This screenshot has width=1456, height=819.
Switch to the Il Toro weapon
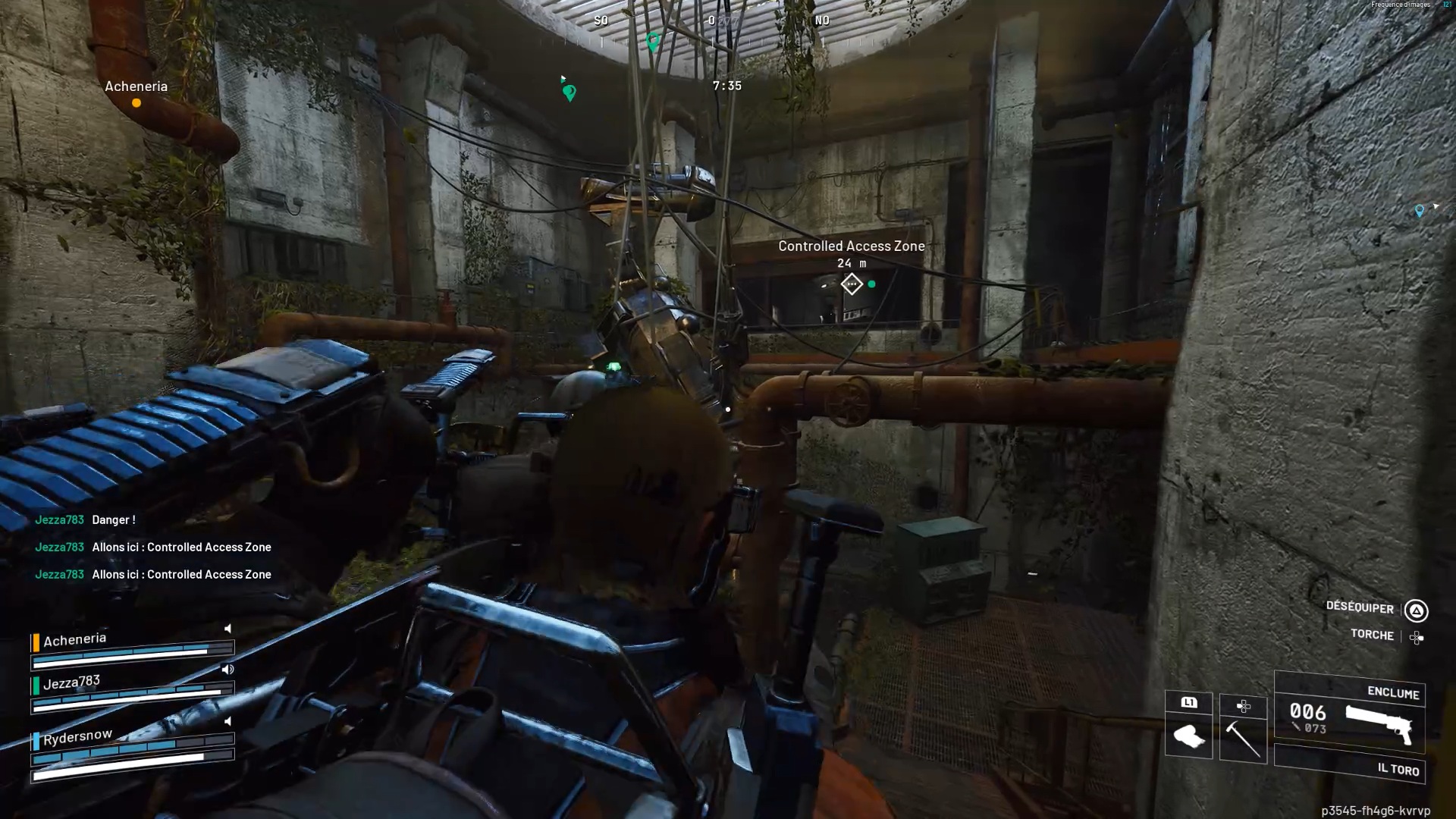(1350, 767)
